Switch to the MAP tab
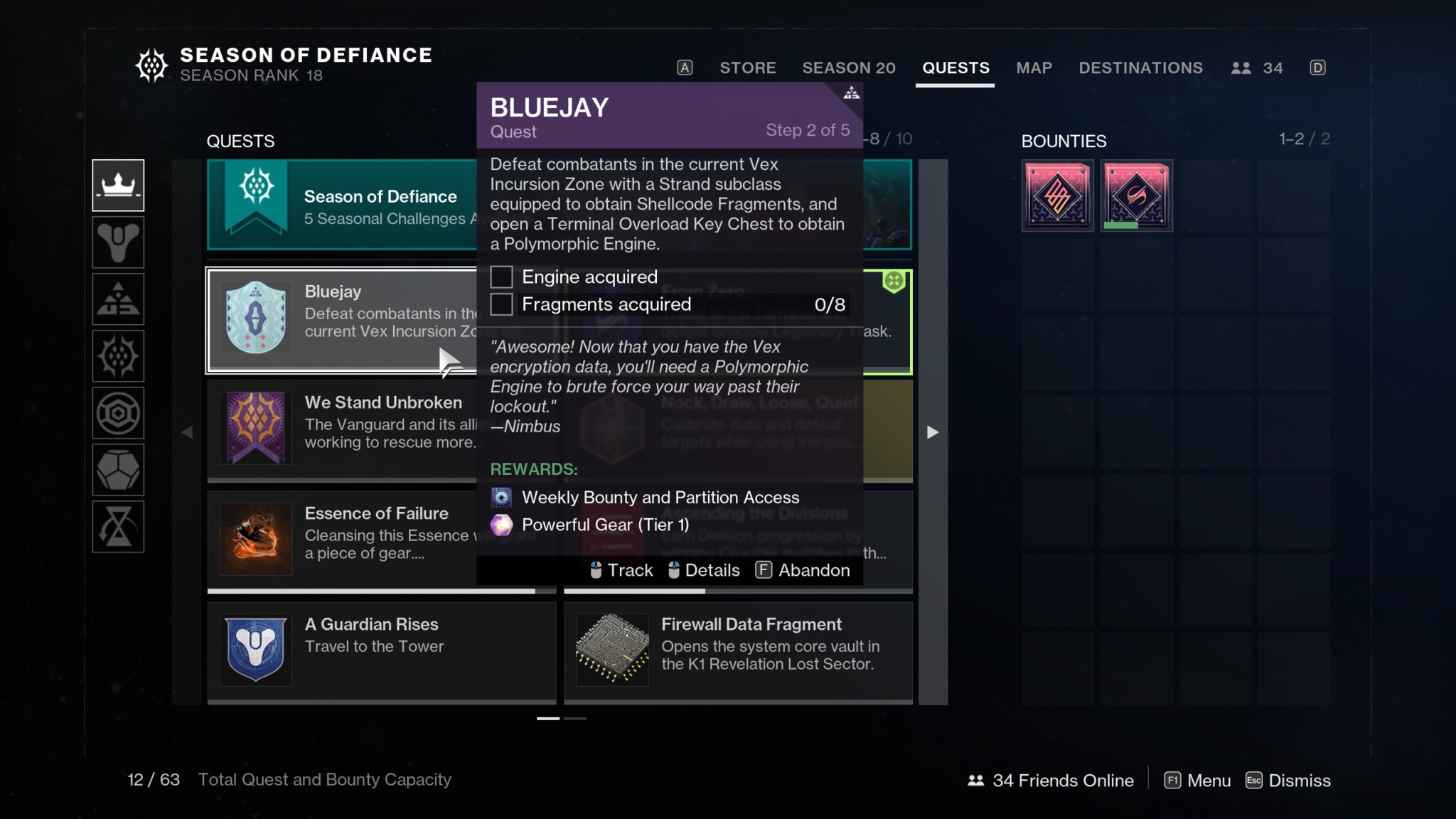Viewport: 1456px width, 819px height. [x=1034, y=68]
